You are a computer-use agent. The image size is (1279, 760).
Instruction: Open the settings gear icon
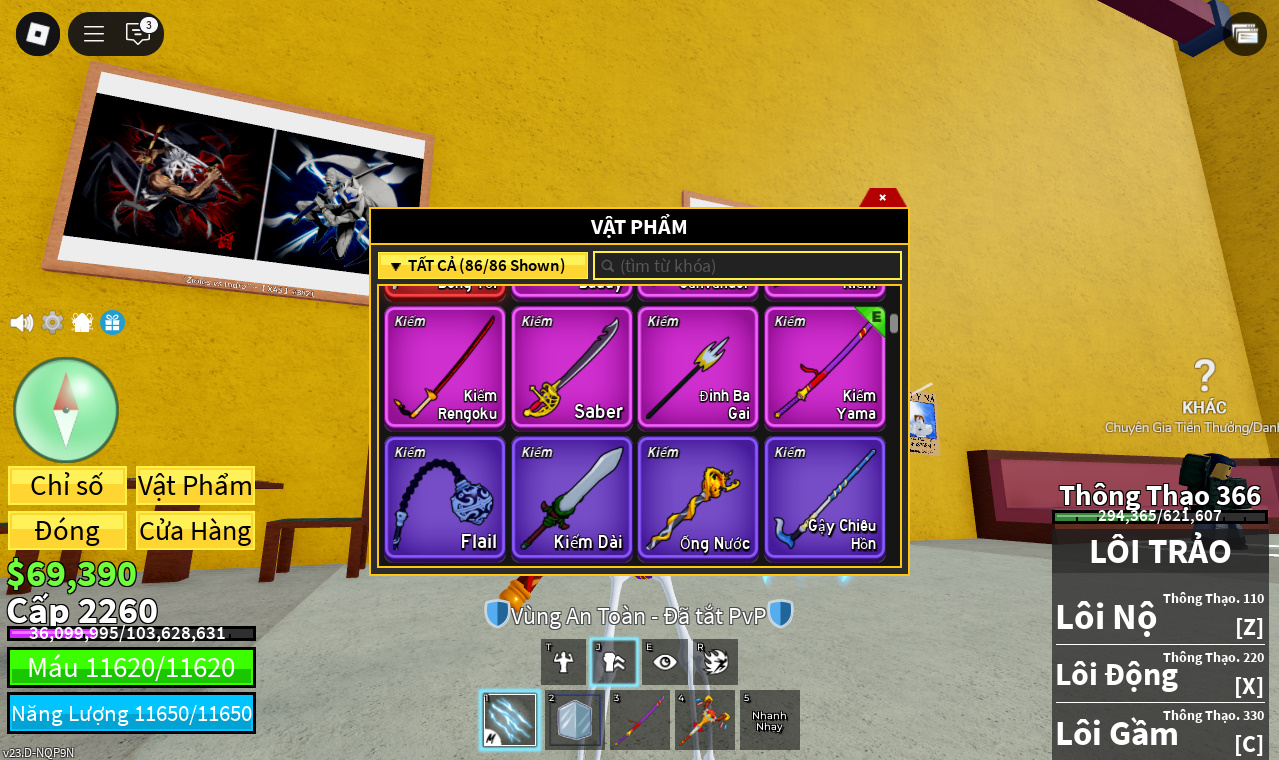click(x=52, y=323)
